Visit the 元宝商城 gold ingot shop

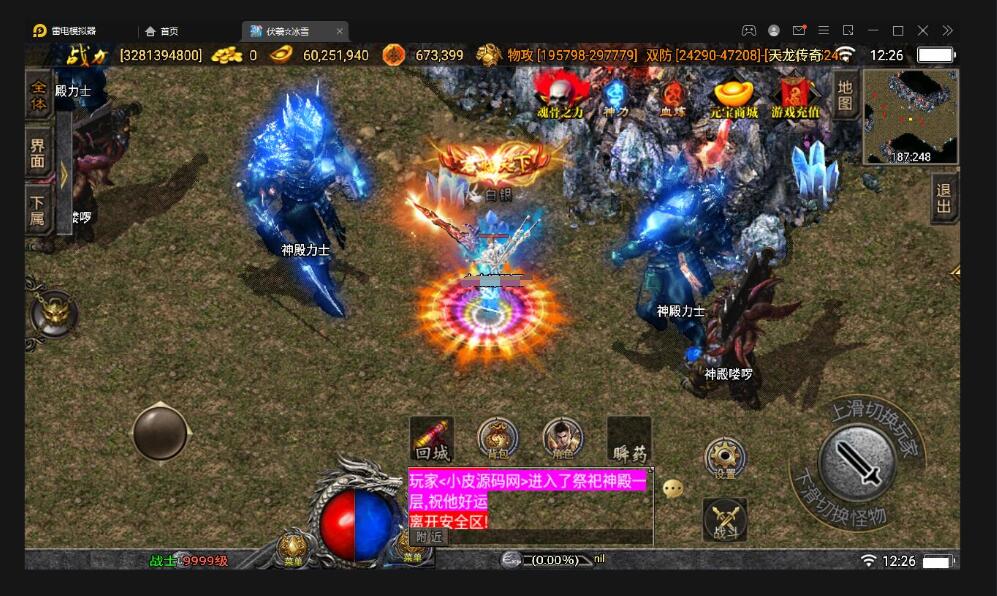point(734,98)
